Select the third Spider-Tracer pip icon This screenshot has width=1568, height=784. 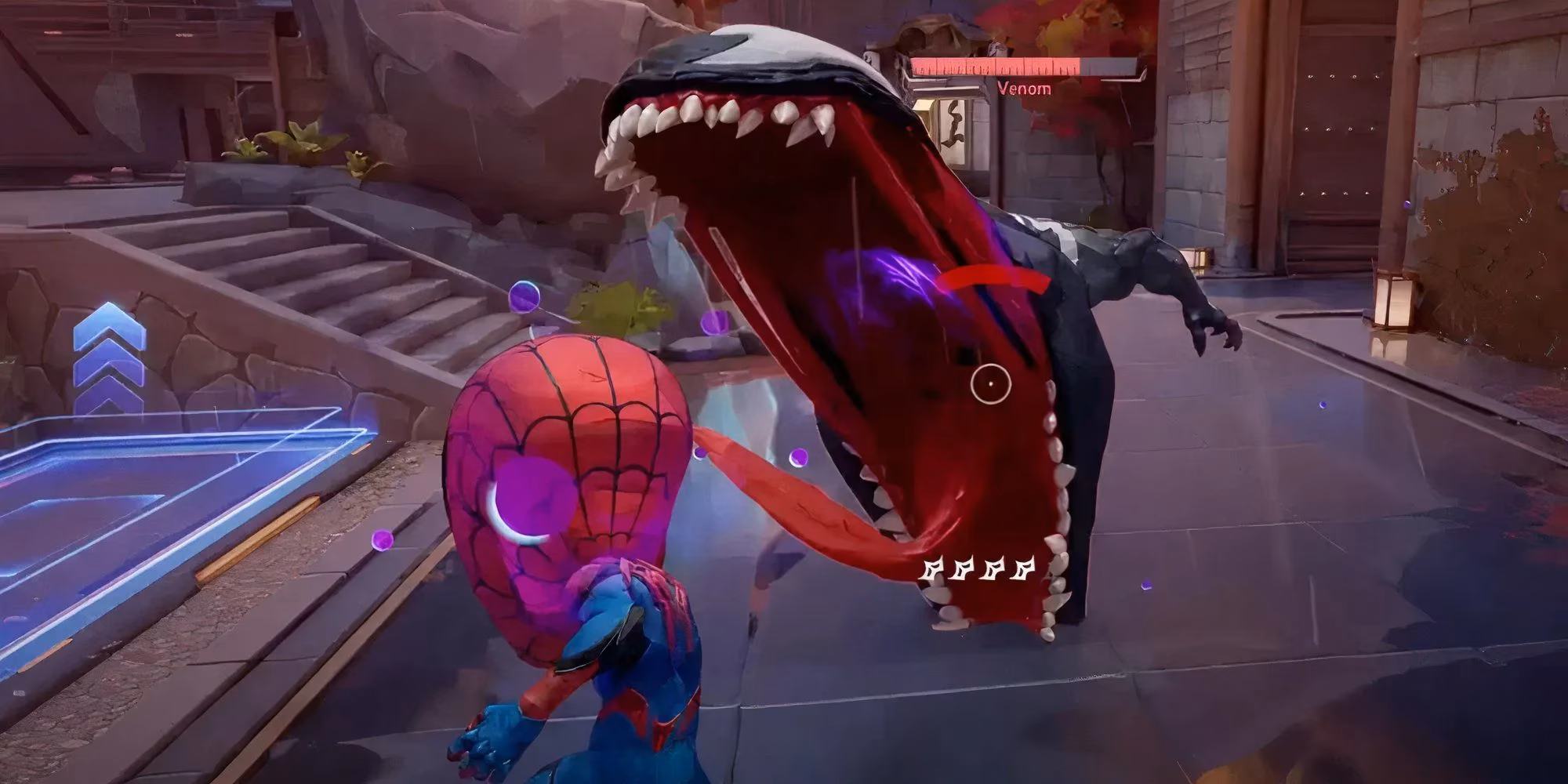coord(990,567)
